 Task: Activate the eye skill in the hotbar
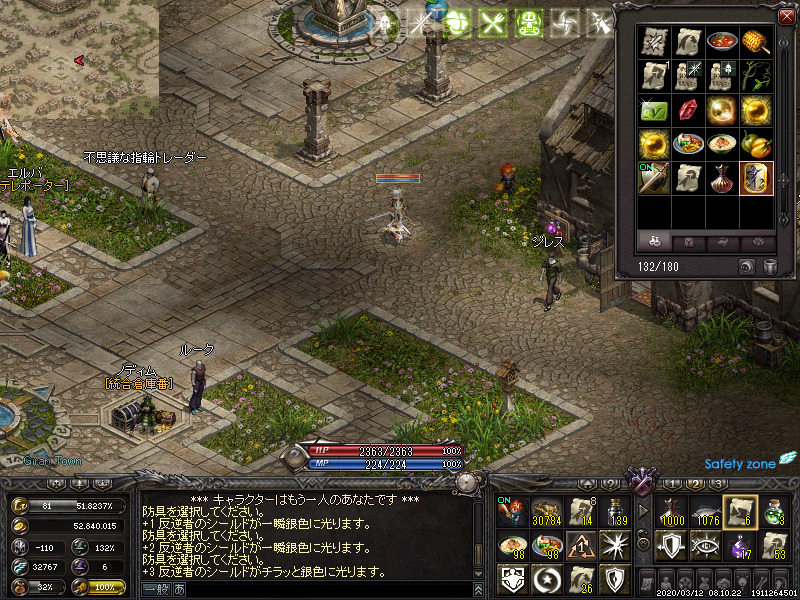(x=705, y=545)
